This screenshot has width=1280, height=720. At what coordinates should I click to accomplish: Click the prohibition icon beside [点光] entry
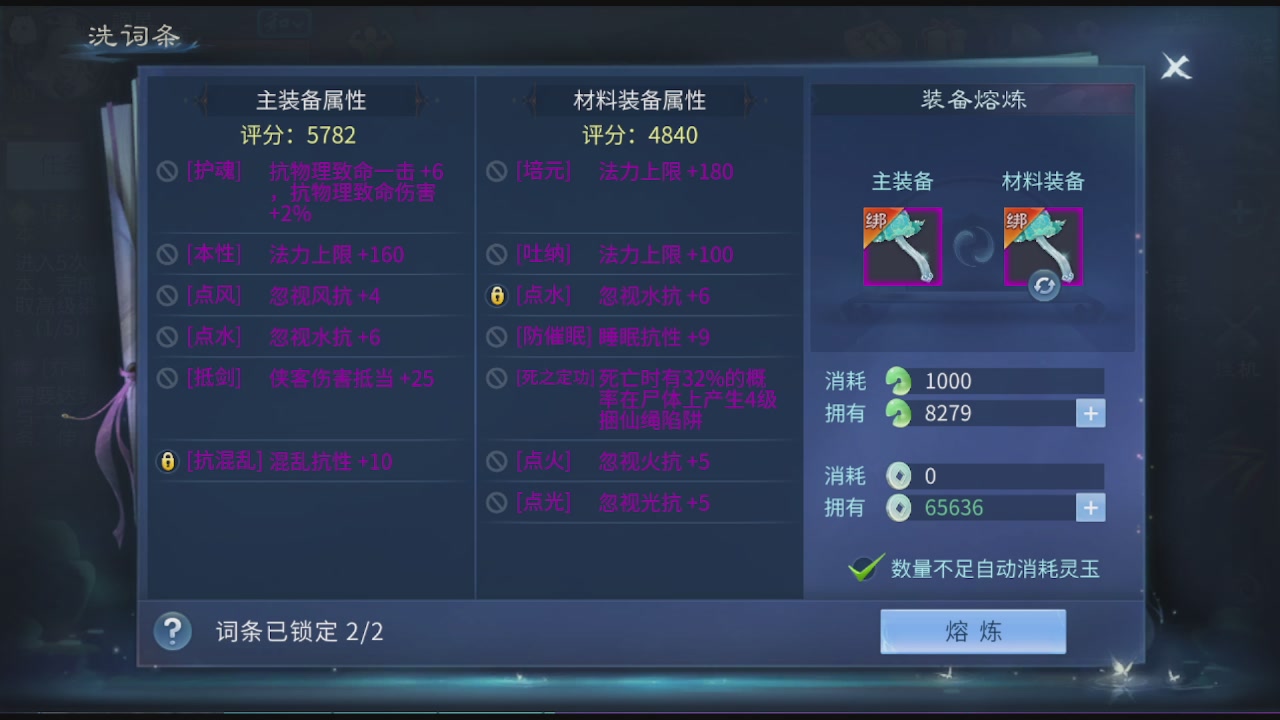pos(497,503)
